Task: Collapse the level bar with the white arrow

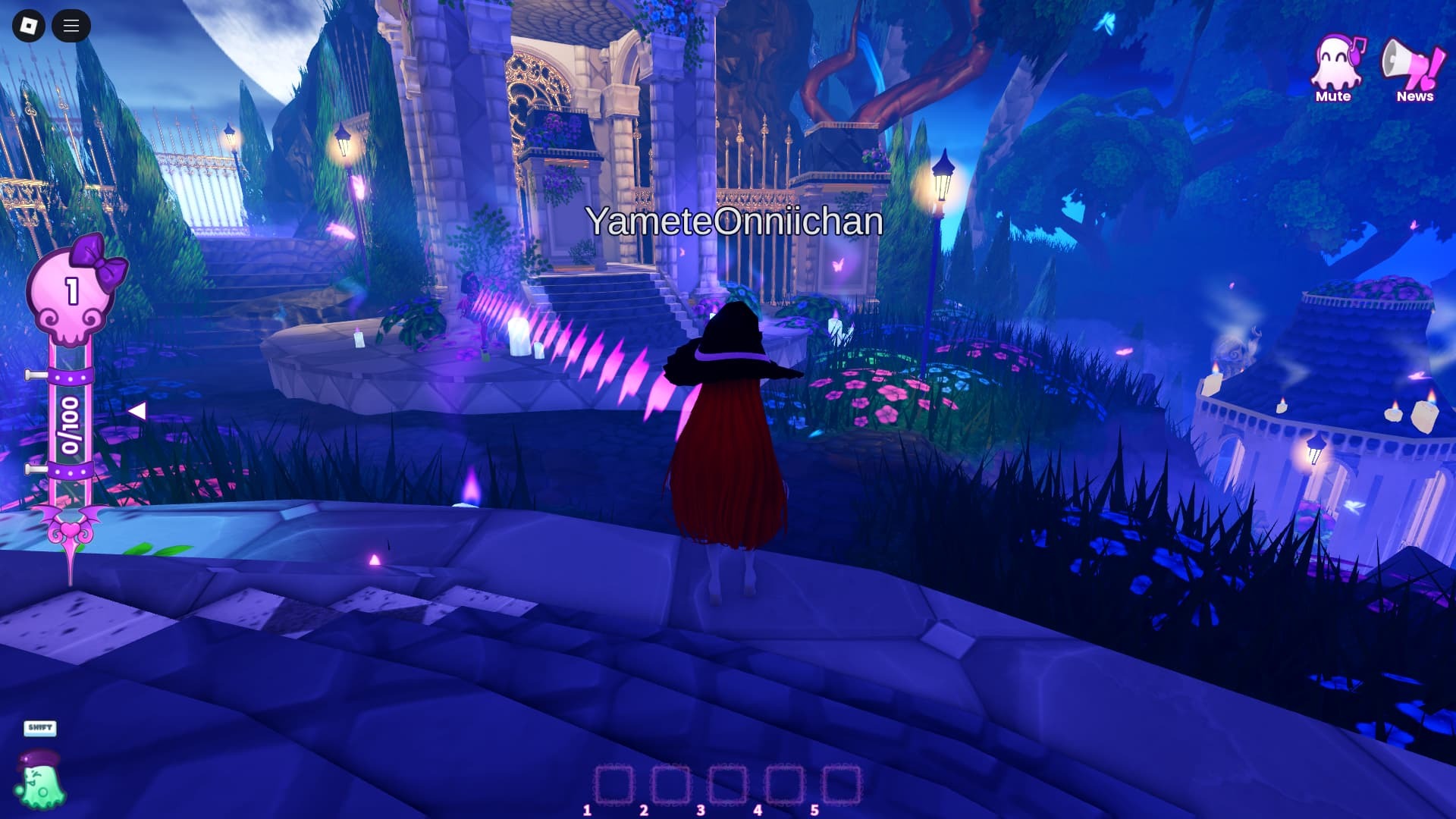Action: tap(137, 411)
